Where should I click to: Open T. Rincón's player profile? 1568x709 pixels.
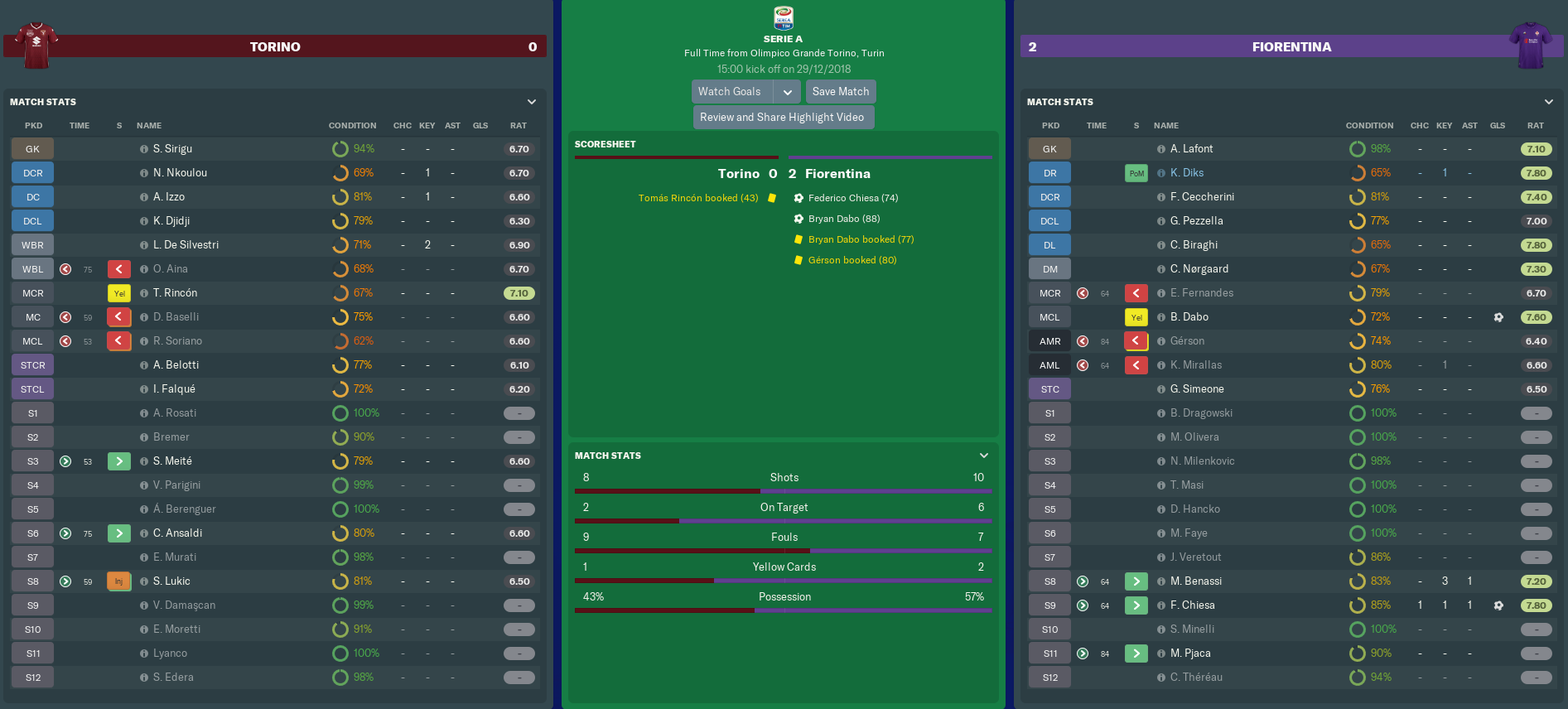(175, 293)
